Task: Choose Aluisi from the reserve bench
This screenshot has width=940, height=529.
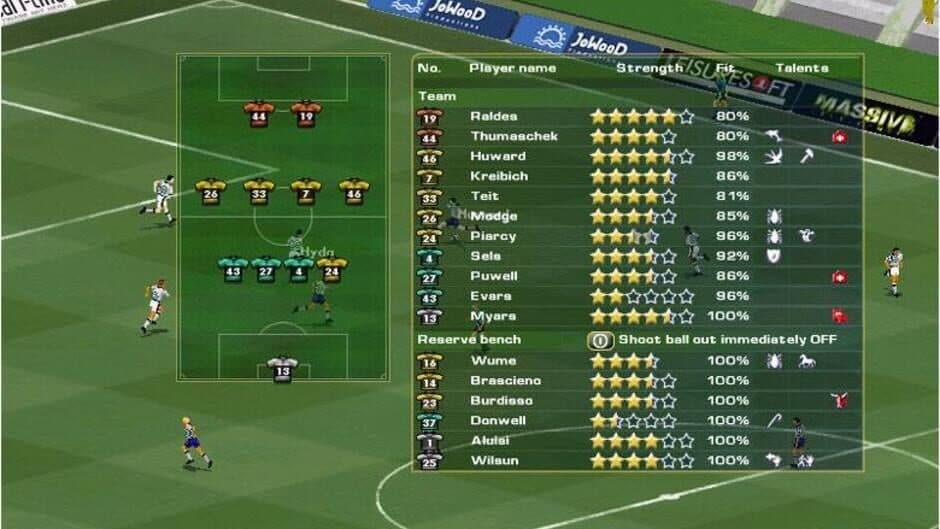Action: click(x=491, y=441)
